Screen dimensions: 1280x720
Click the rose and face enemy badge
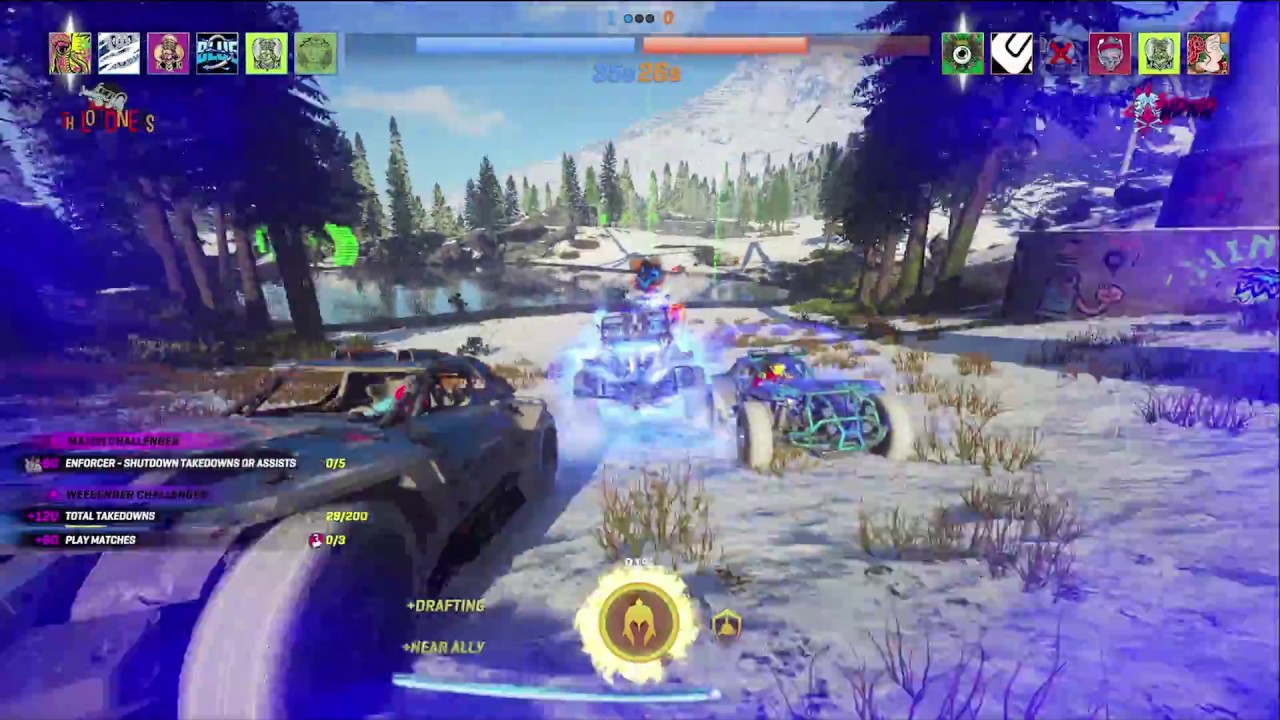point(1207,54)
